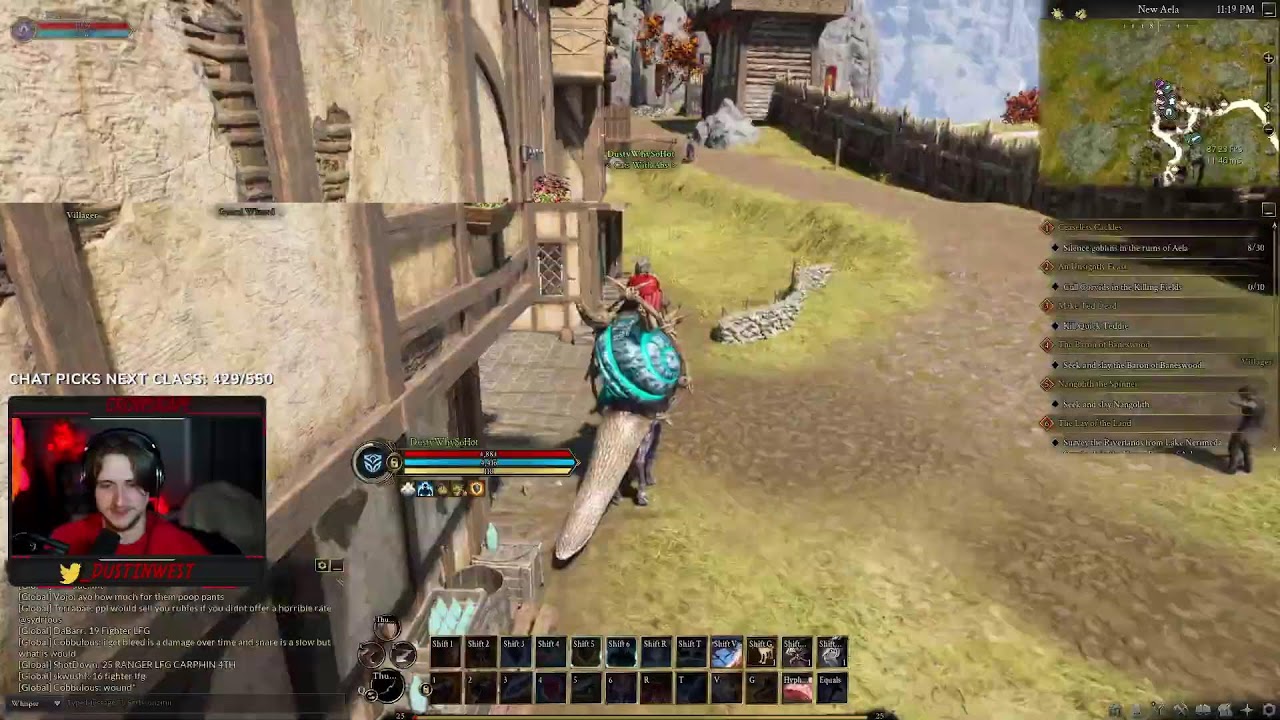1280x720 pixels.
Task: Trigger the Equals hotbar slot
Action: [831, 688]
